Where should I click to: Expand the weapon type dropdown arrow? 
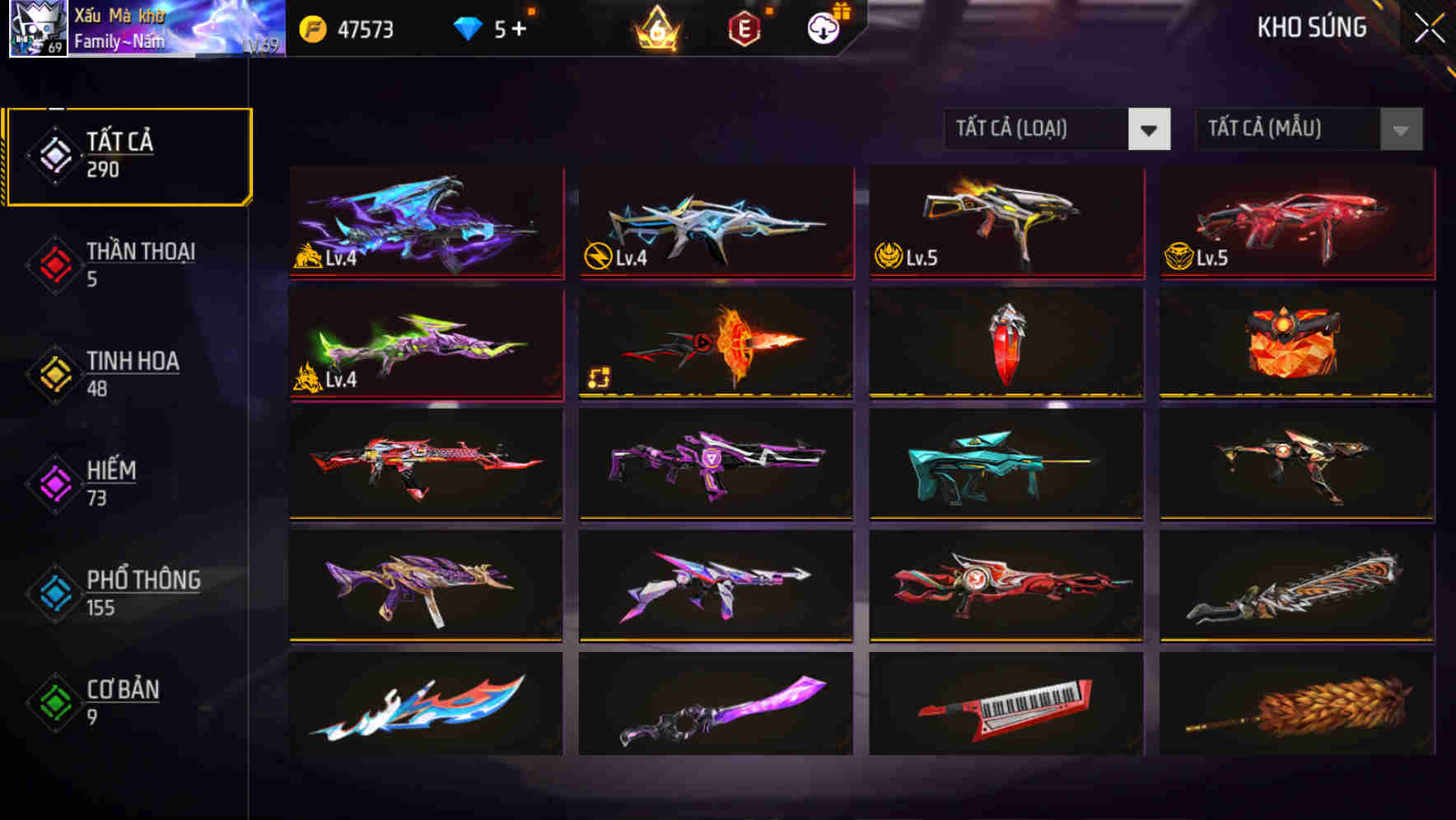(x=1150, y=129)
